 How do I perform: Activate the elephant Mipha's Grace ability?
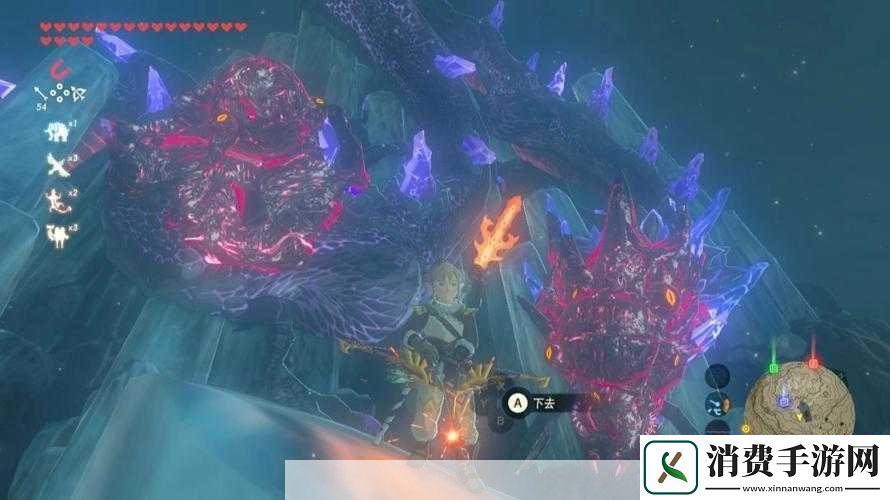[x=56, y=131]
